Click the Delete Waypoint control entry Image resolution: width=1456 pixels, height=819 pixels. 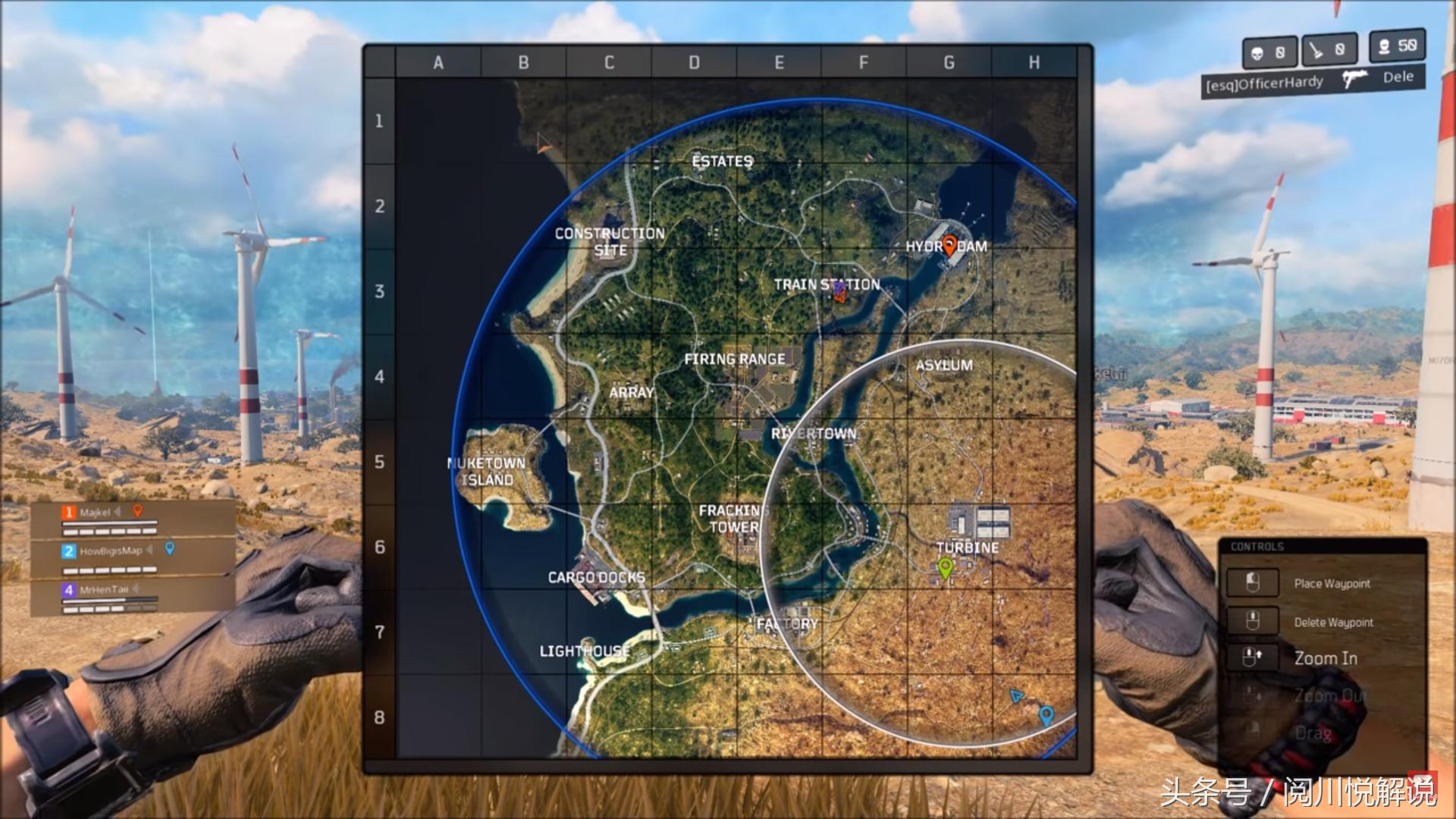[1335, 622]
